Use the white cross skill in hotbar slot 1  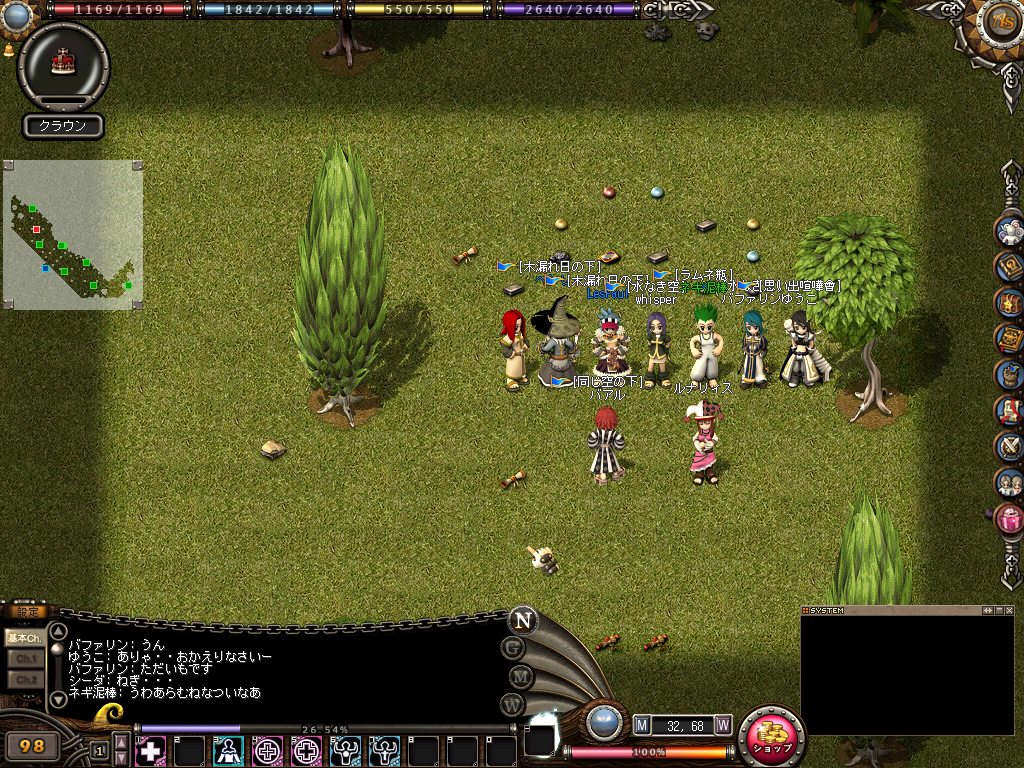(150, 750)
